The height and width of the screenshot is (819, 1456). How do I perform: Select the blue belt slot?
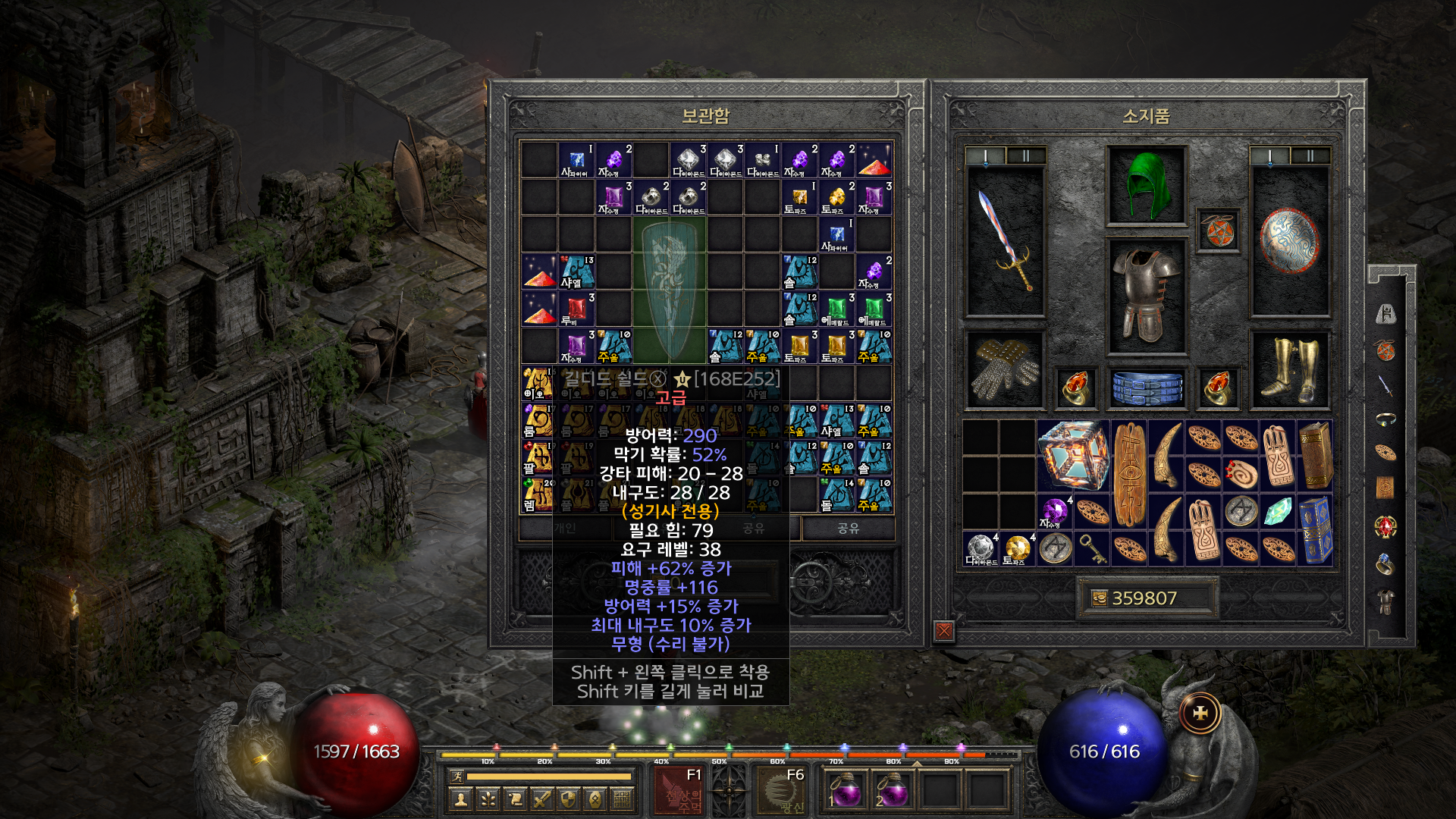pyautogui.click(x=1147, y=388)
